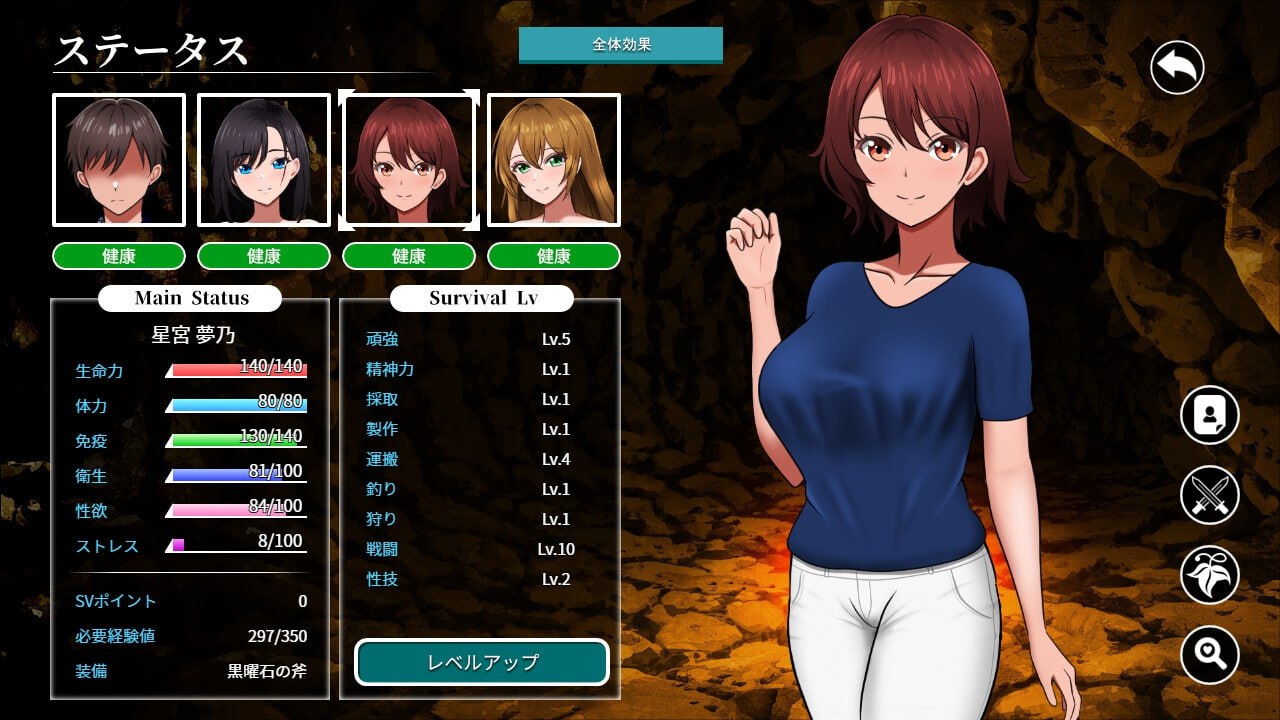Click the 黒曜石の斧 equipment entry
Image resolution: width=1280 pixels, height=720 pixels.
point(267,671)
